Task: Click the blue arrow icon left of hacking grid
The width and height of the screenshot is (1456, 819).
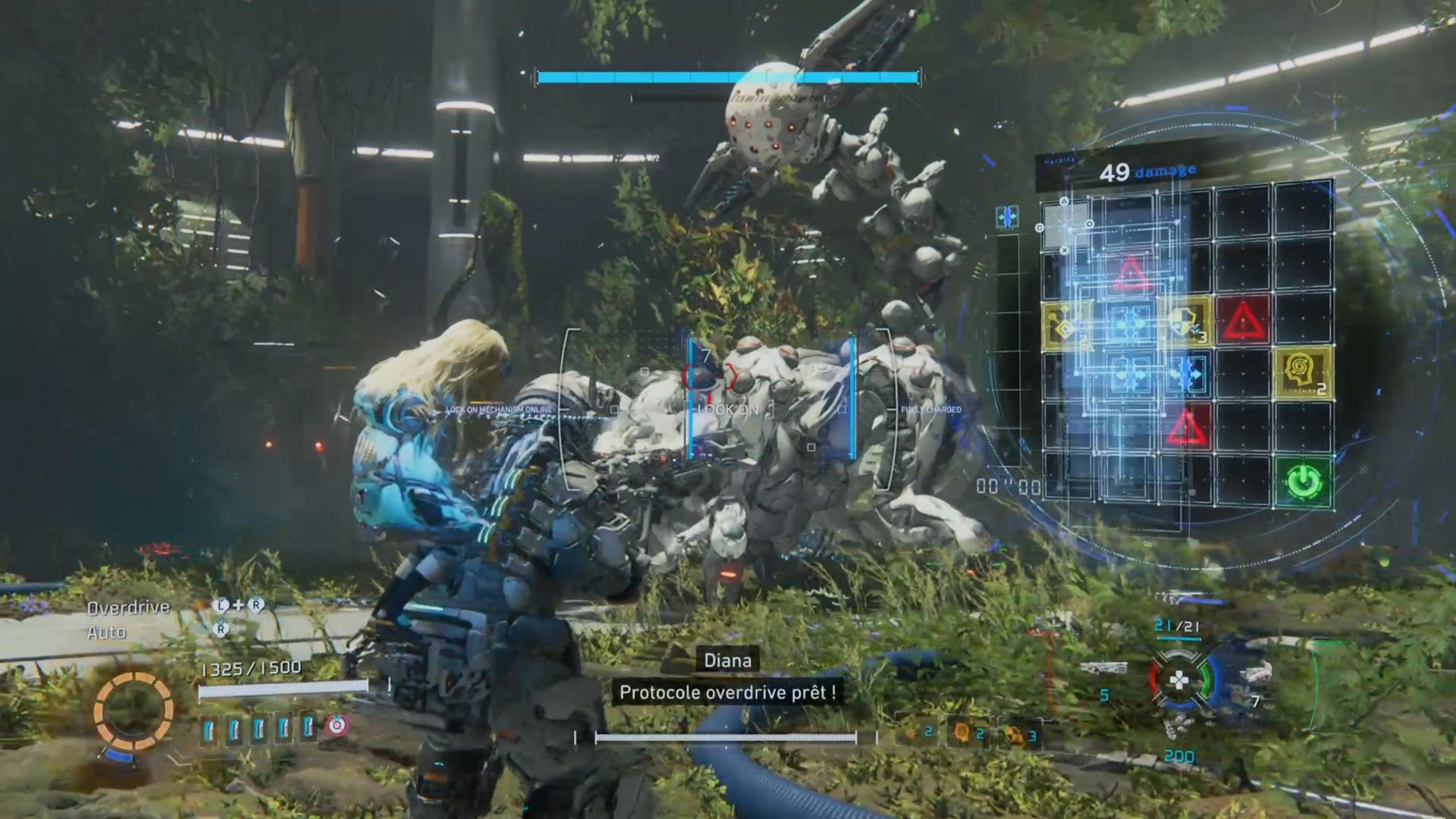Action: coord(1007,218)
